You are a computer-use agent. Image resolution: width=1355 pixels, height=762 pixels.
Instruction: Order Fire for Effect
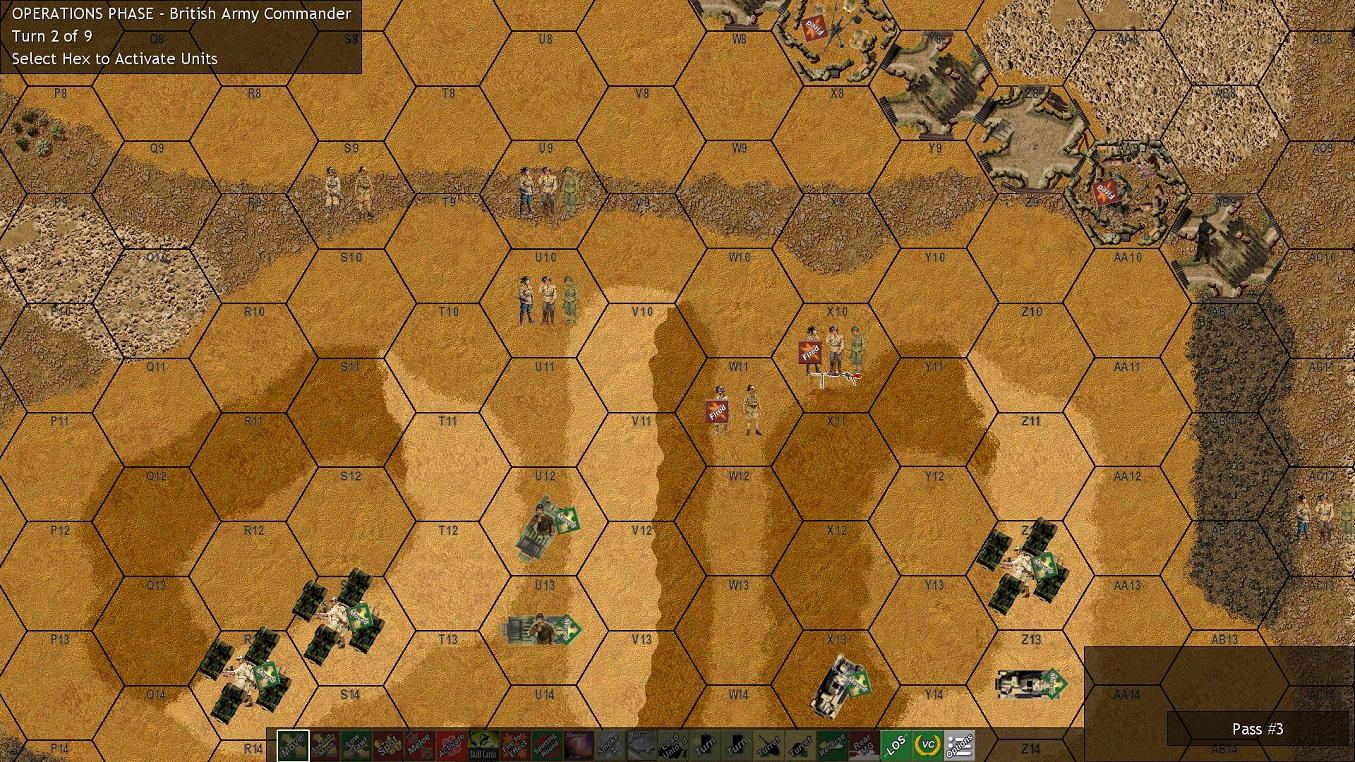click(512, 744)
